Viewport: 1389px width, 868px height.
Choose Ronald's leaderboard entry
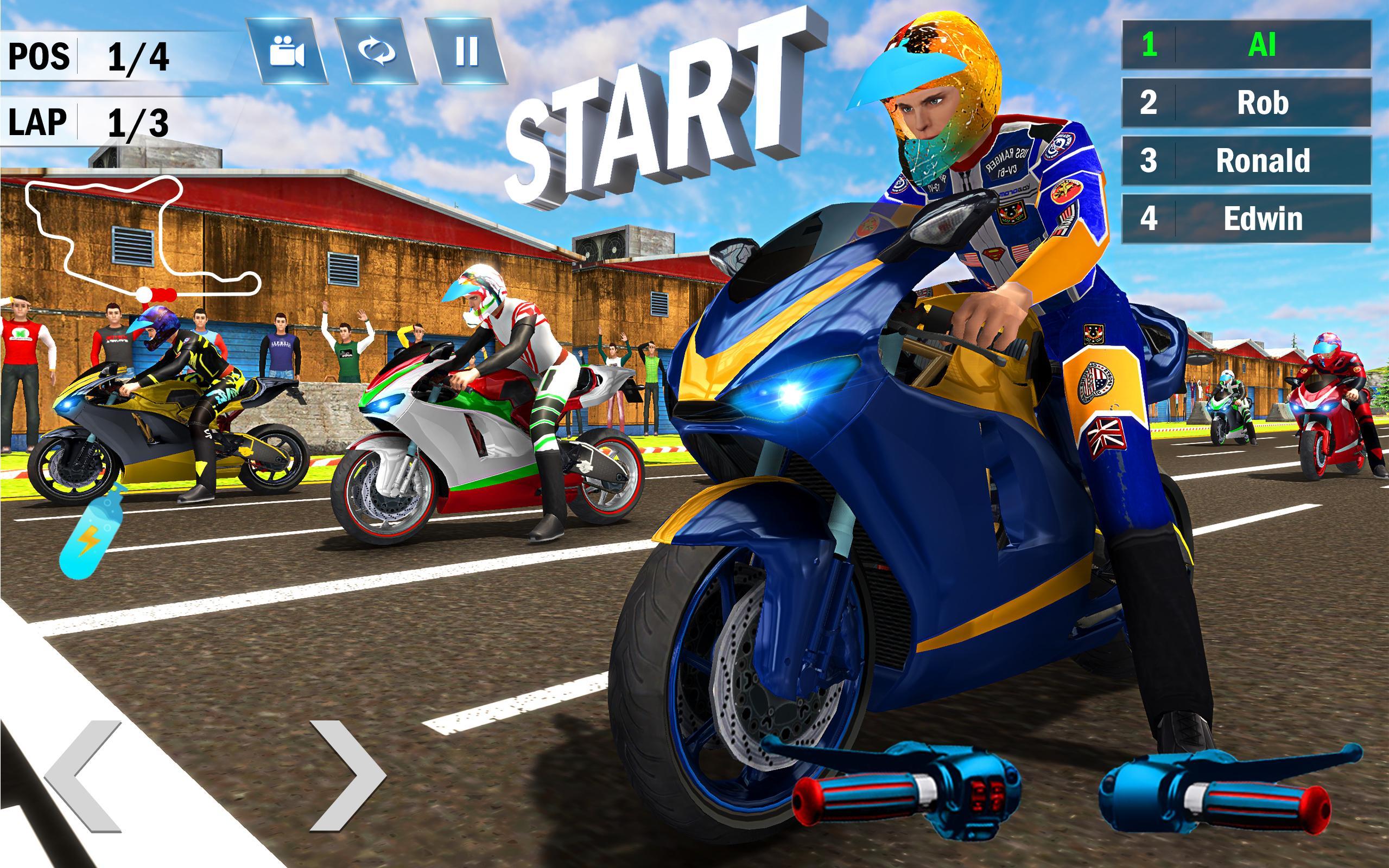point(1246,161)
